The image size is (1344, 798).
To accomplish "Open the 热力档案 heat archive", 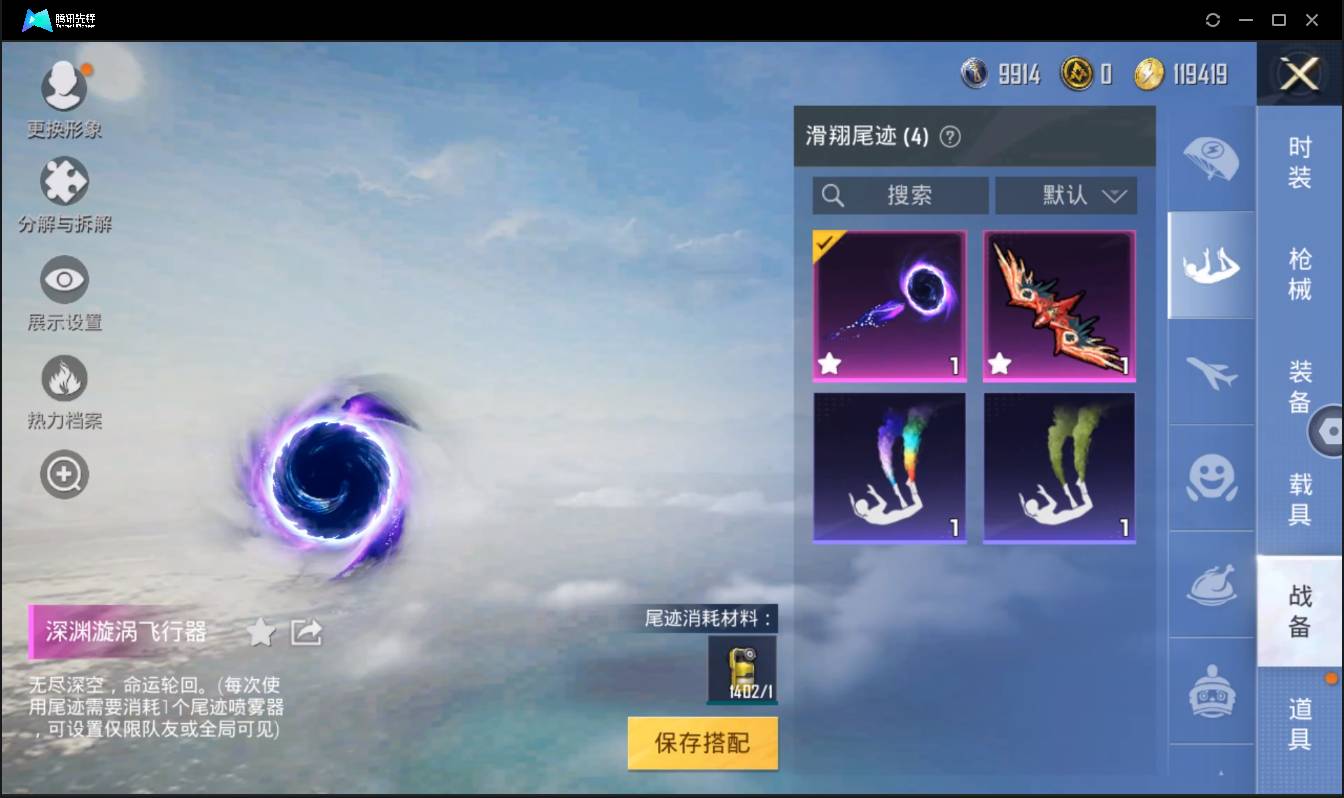I will coord(63,378).
